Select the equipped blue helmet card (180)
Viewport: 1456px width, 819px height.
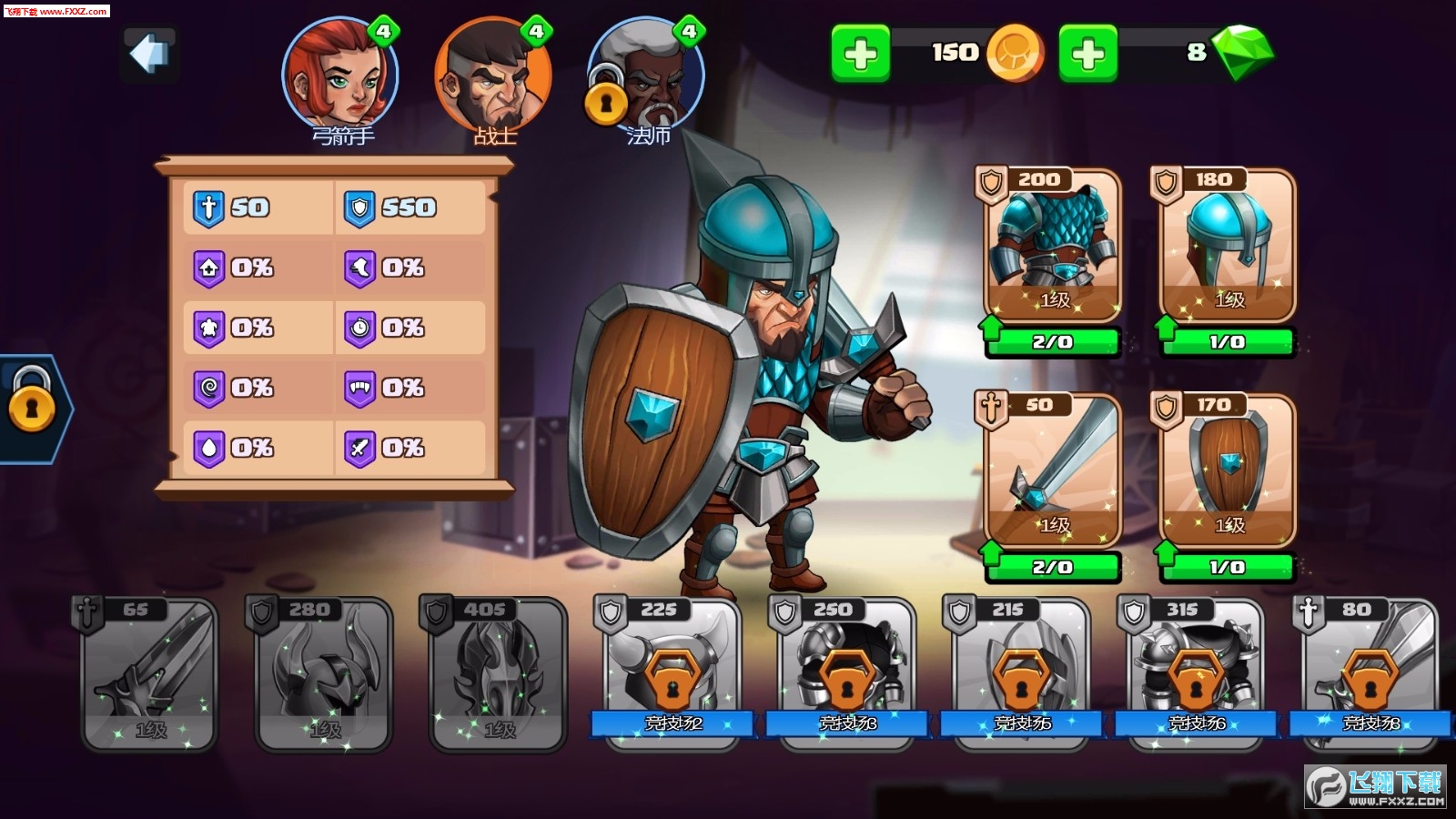click(1228, 246)
